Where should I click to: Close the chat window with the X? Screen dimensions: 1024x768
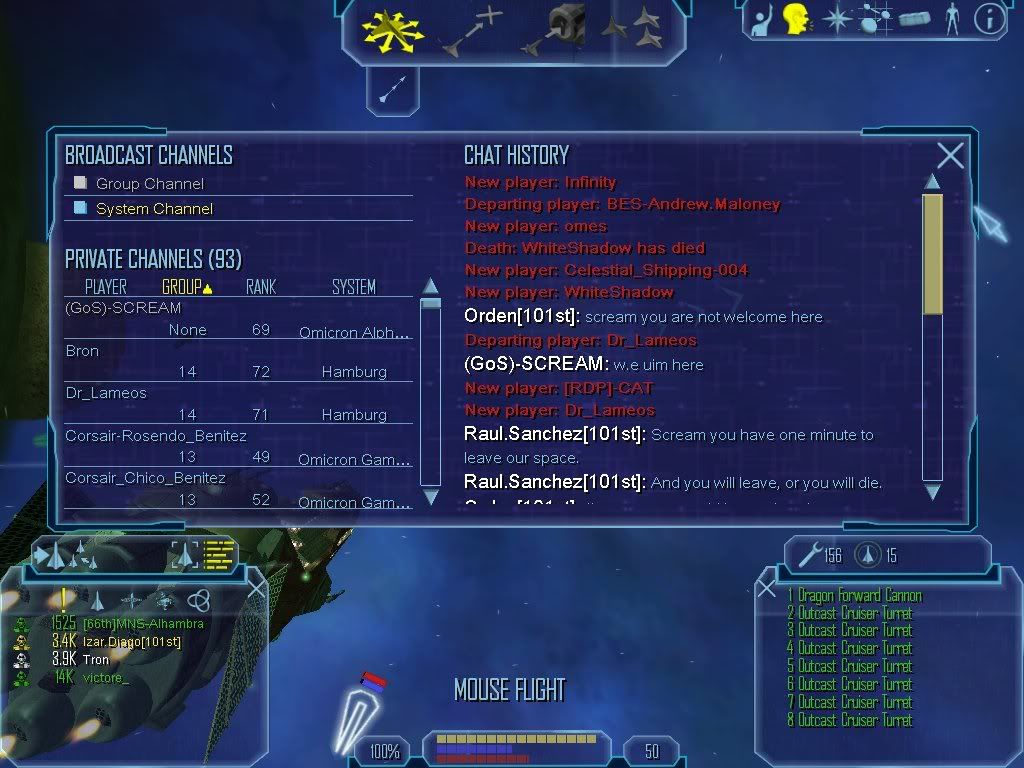tap(950, 155)
